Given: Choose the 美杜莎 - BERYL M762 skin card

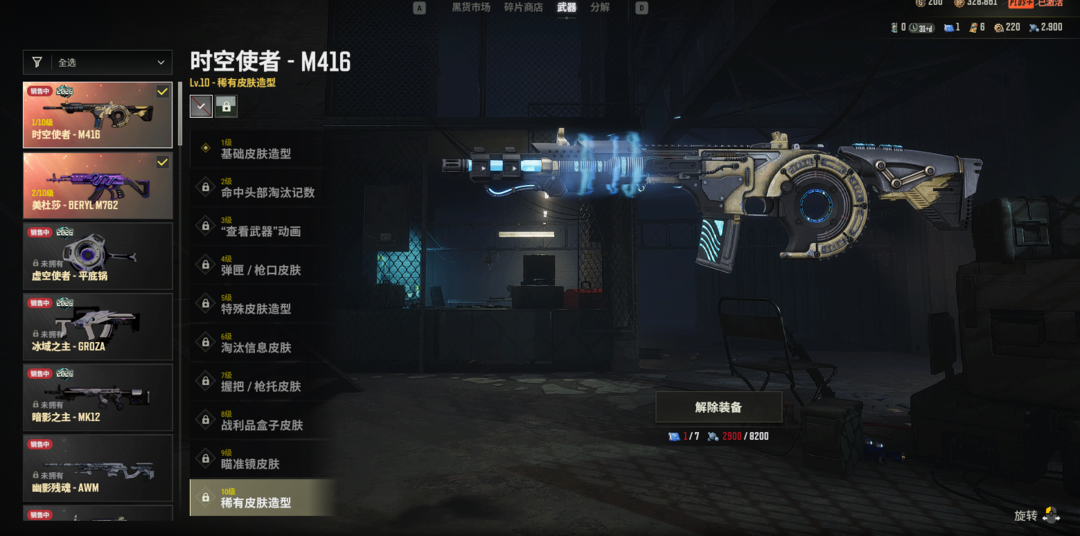Looking at the screenshot, I should (x=97, y=185).
